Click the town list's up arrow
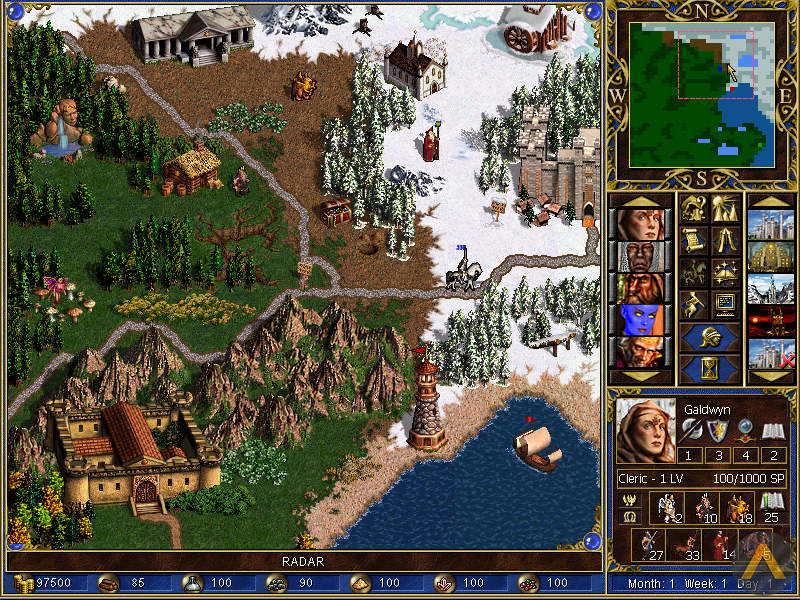This screenshot has width=800, height=600. pos(771,201)
